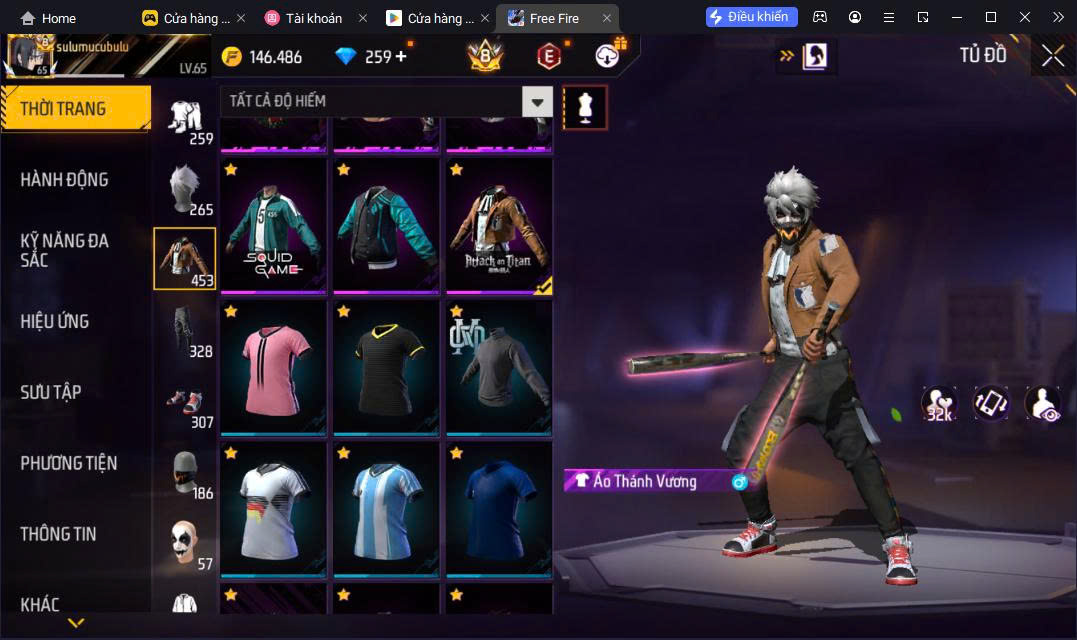Switch to the Home tab in emulator
Image resolution: width=1077 pixels, height=640 pixels.
48,18
